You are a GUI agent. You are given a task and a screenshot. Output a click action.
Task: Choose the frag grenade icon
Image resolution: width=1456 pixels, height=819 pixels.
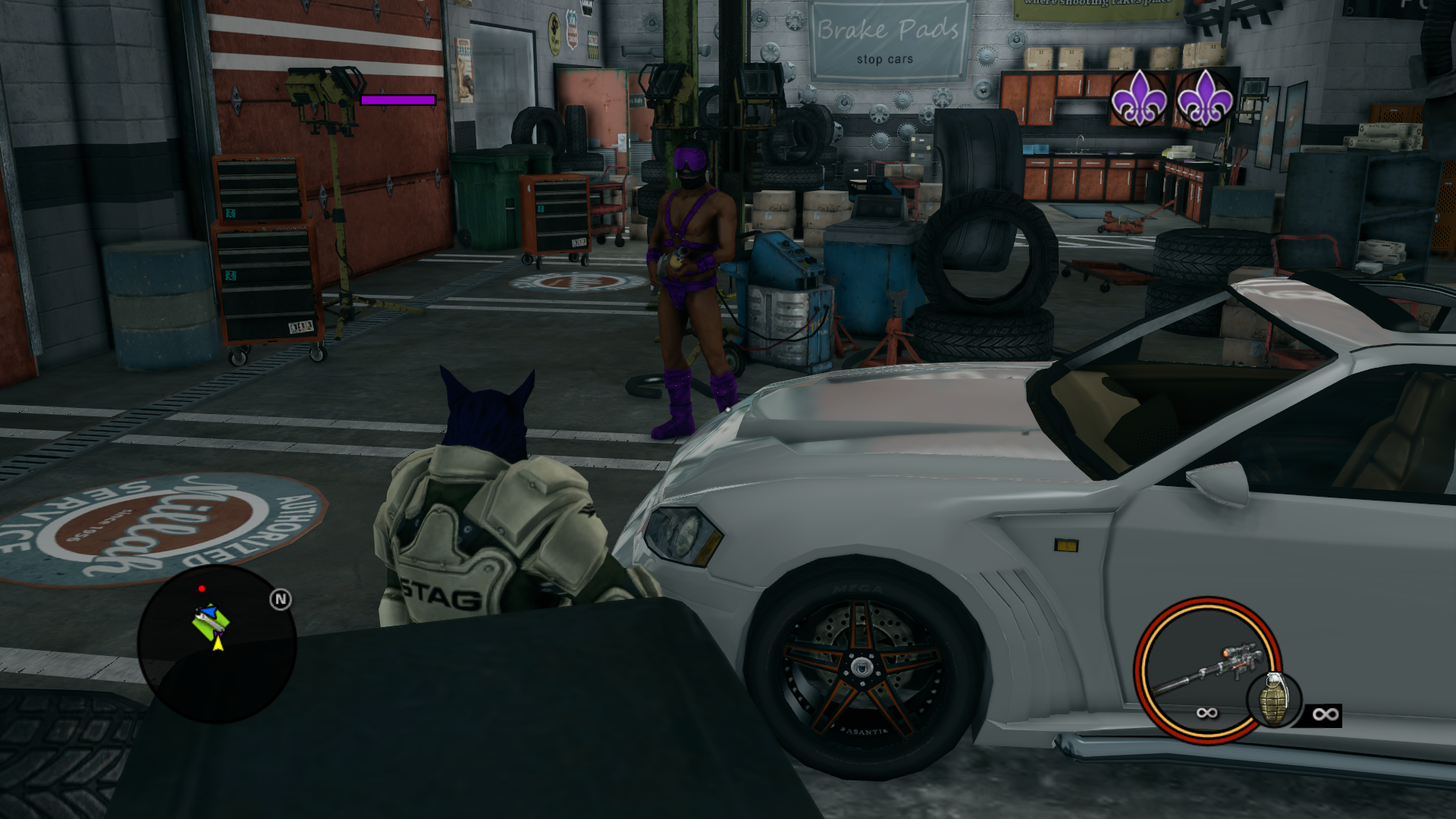click(x=1273, y=699)
